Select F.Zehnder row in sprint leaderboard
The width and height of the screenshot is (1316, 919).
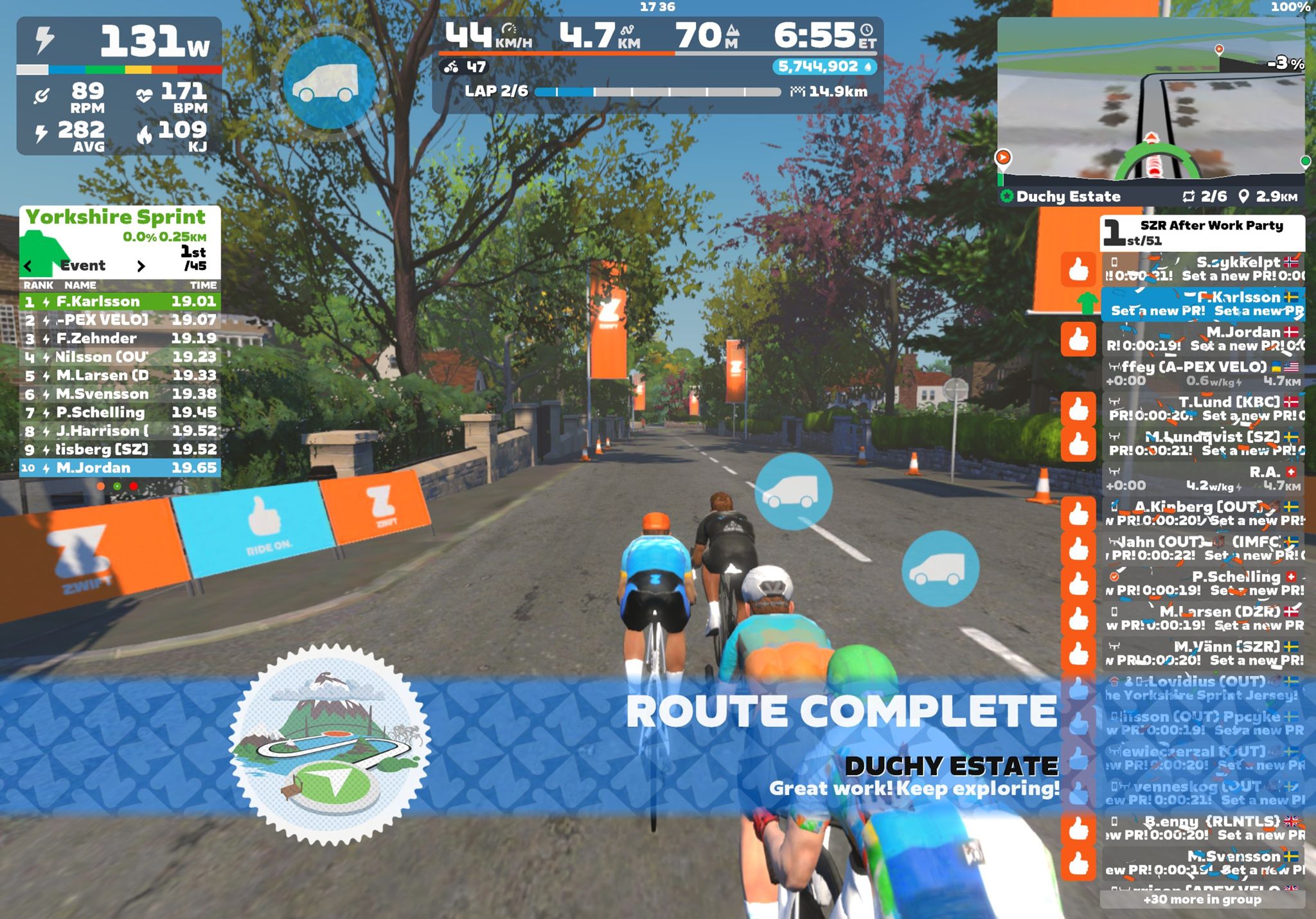(x=120, y=339)
